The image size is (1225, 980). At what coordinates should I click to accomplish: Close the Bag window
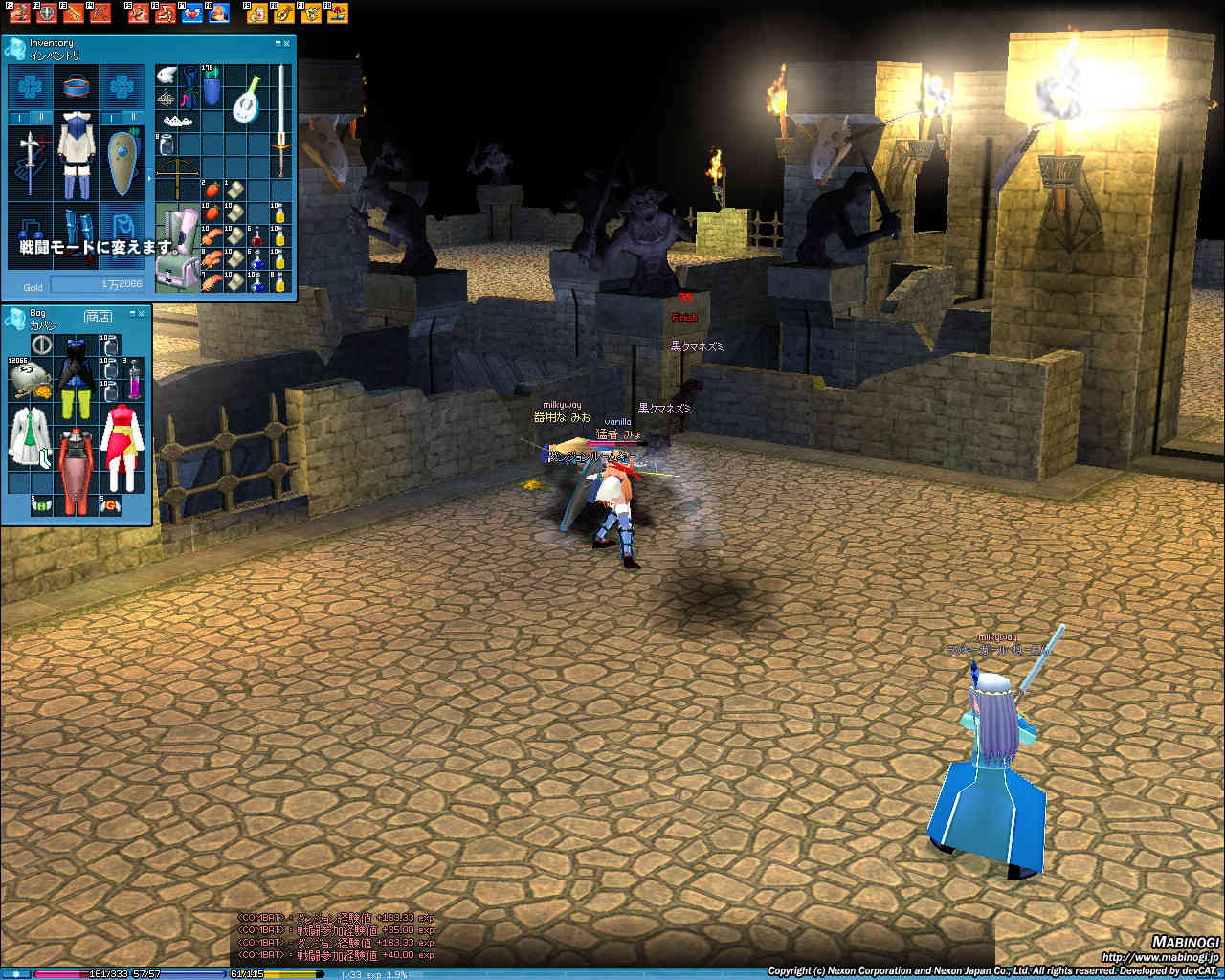[142, 313]
